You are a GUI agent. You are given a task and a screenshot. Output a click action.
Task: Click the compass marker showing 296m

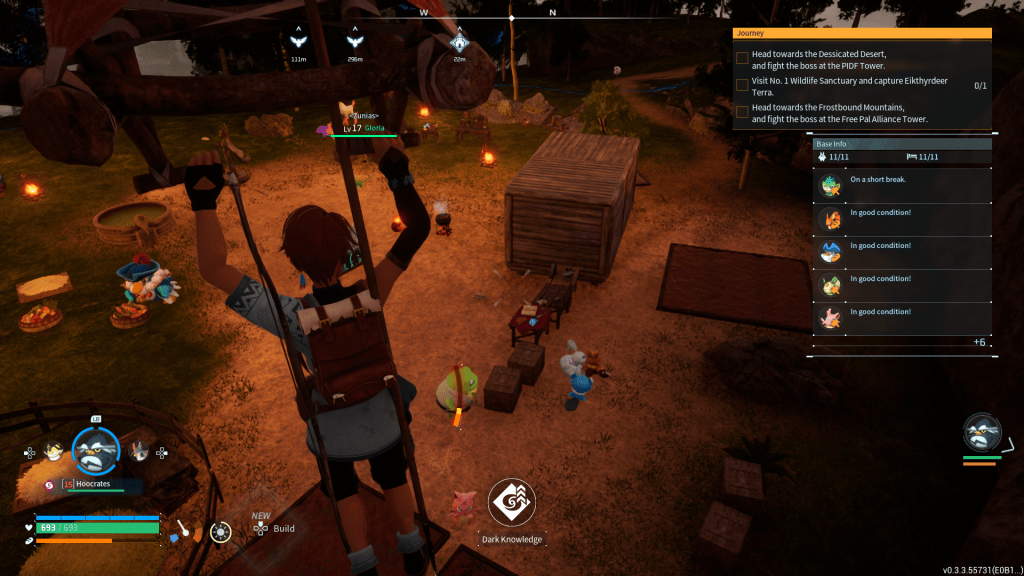[x=354, y=41]
